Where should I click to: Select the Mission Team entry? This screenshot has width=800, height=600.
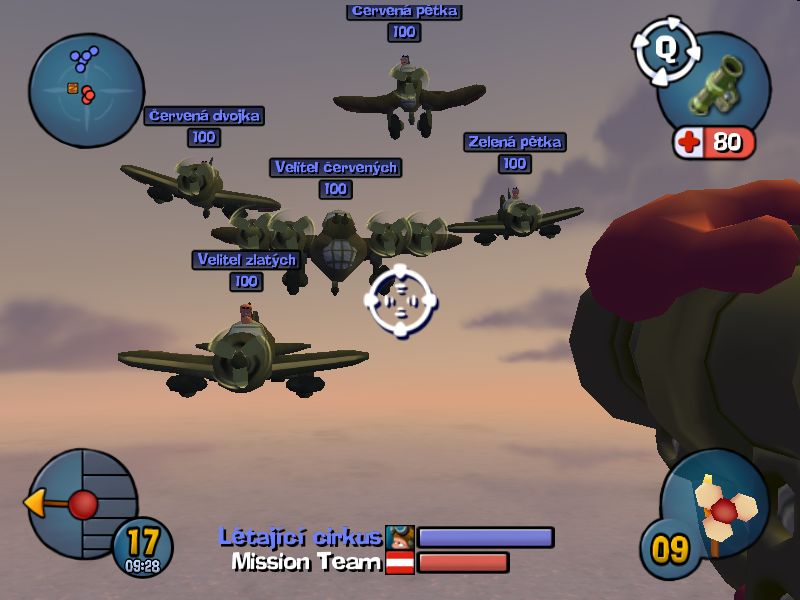(306, 562)
